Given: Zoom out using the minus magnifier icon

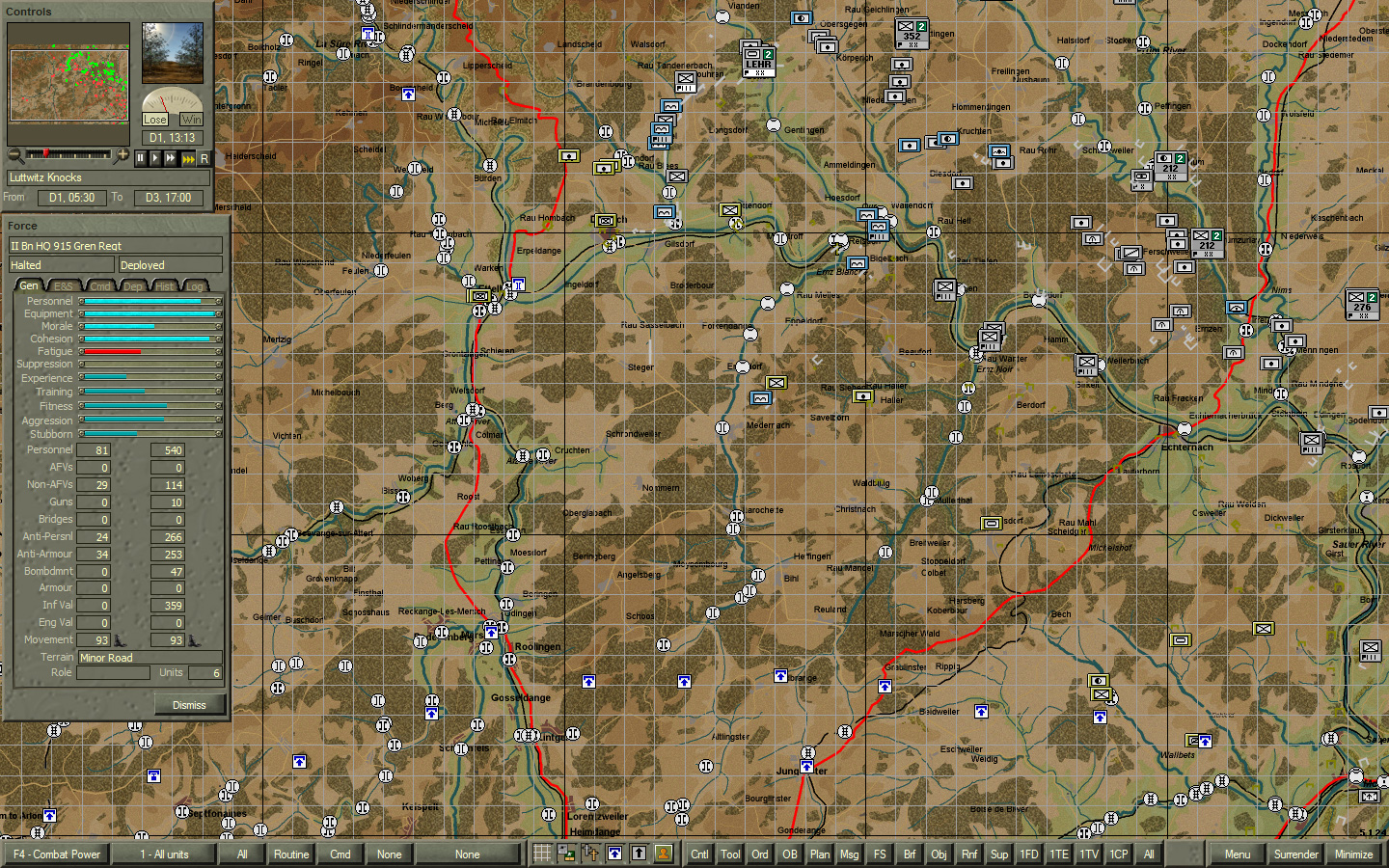Looking at the screenshot, I should [x=14, y=156].
